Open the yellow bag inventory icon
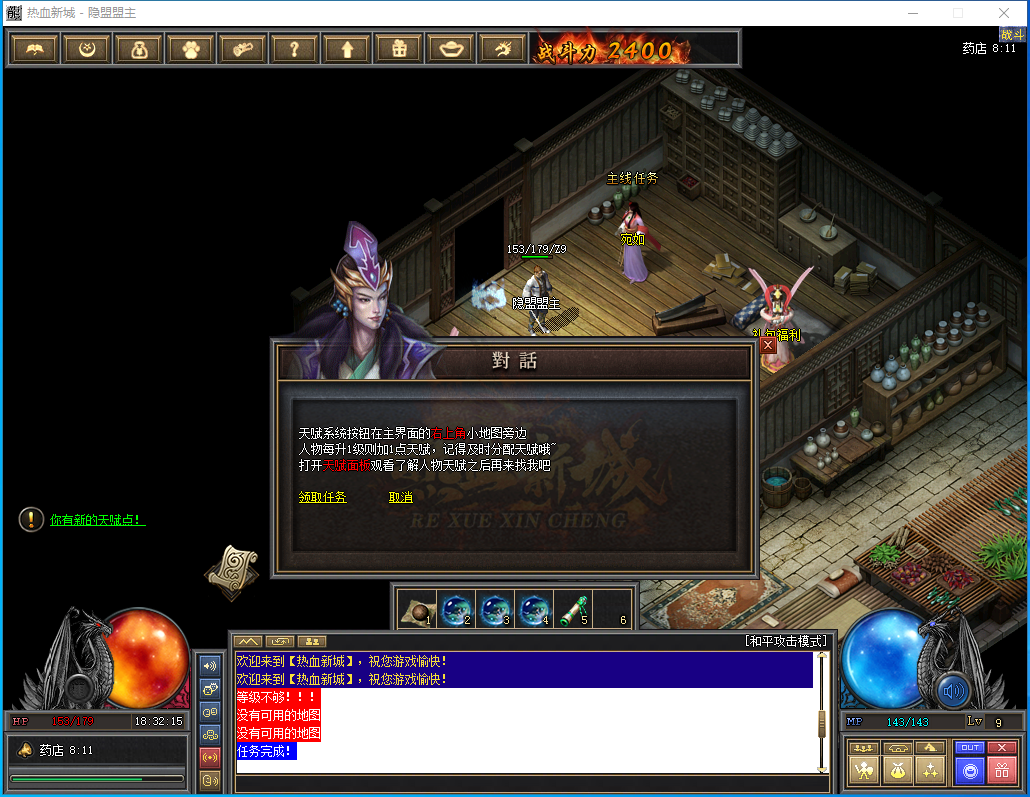Screen dimensions: 1030x797 897,770
